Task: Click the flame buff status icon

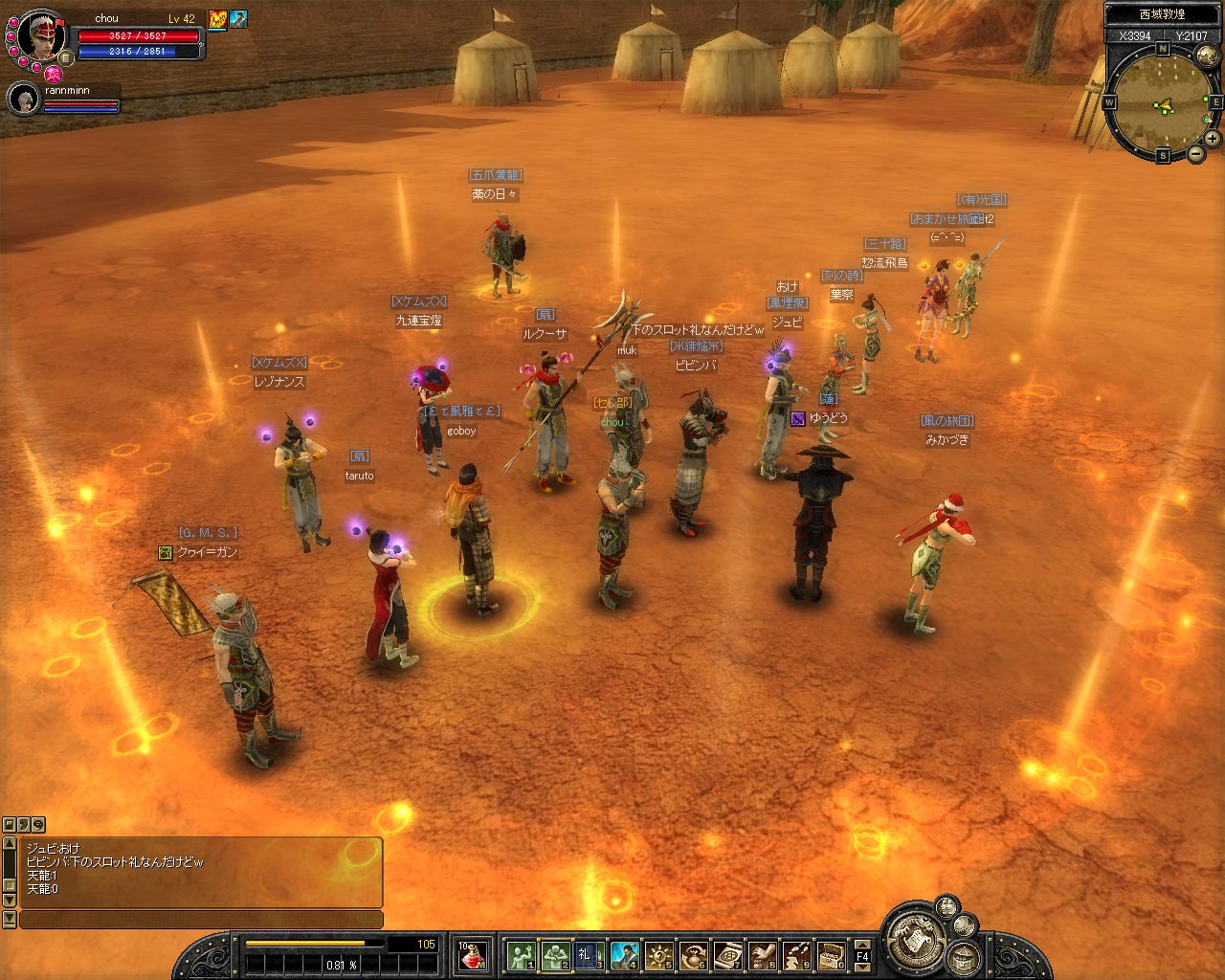Action: point(217,19)
